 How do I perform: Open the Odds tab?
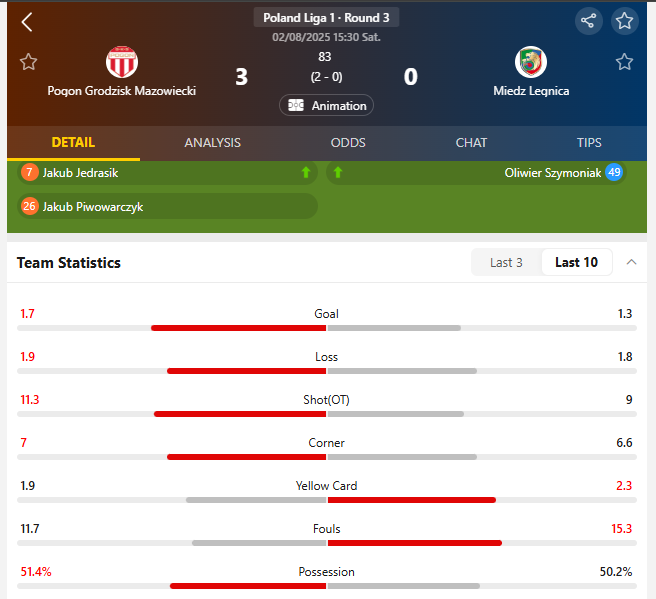[348, 143]
